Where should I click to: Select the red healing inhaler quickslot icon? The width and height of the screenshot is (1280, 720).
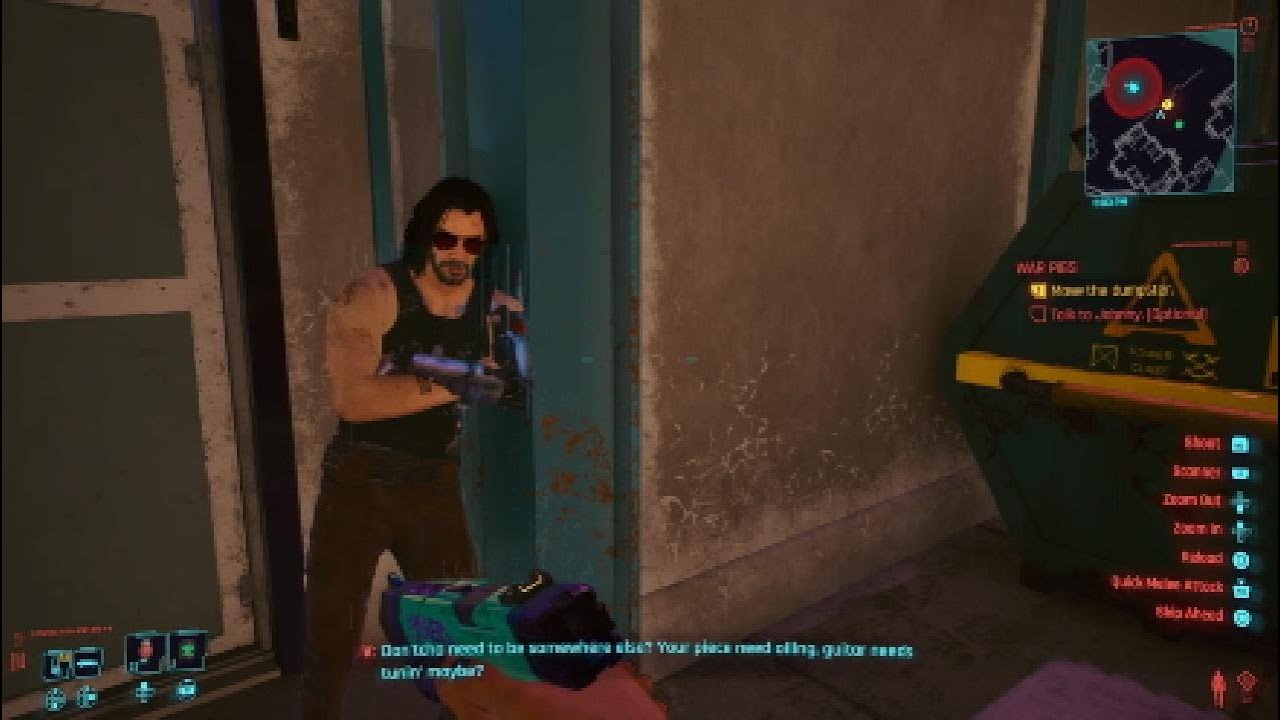(148, 652)
